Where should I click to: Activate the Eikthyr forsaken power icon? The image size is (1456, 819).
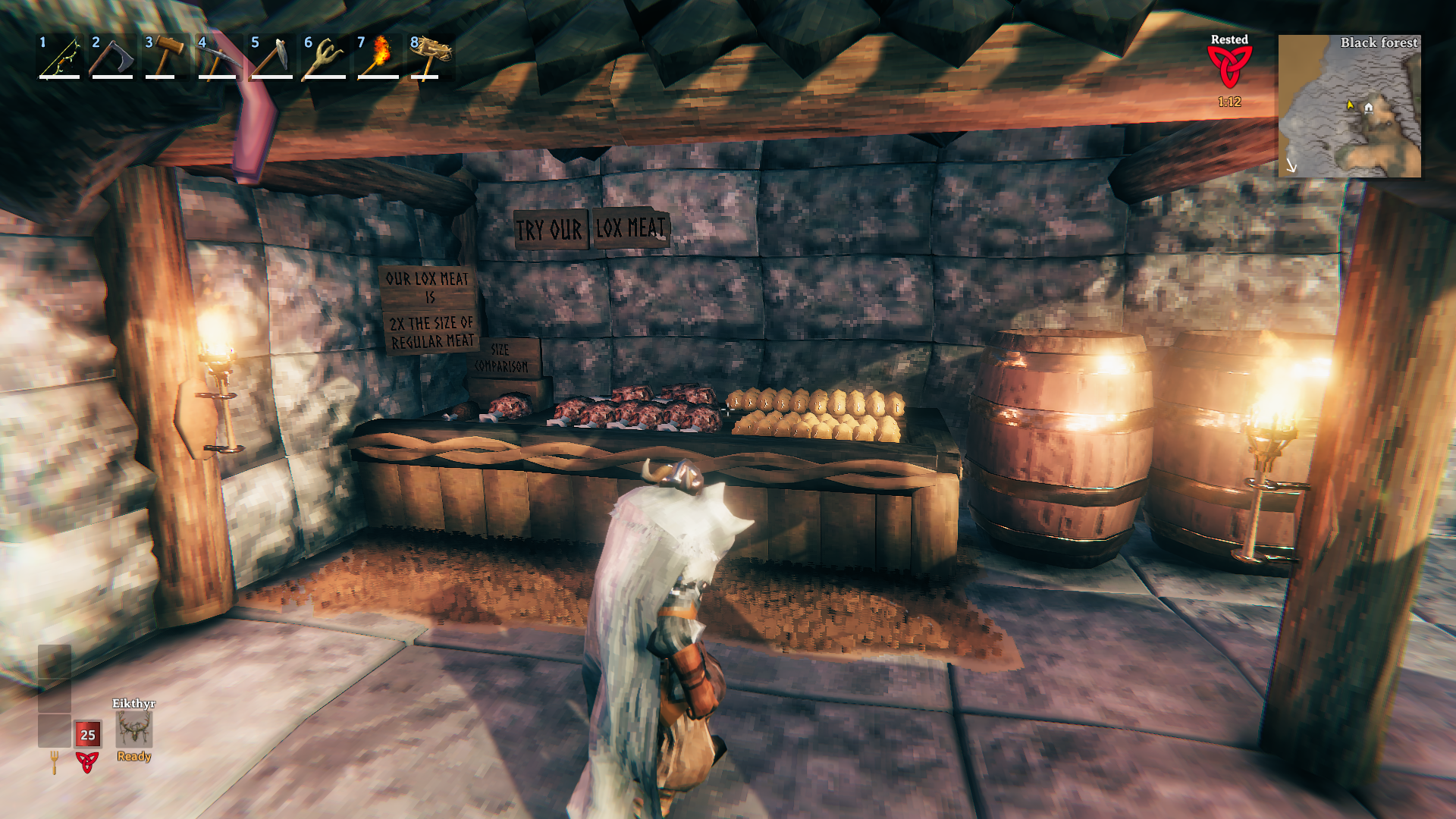click(x=134, y=730)
